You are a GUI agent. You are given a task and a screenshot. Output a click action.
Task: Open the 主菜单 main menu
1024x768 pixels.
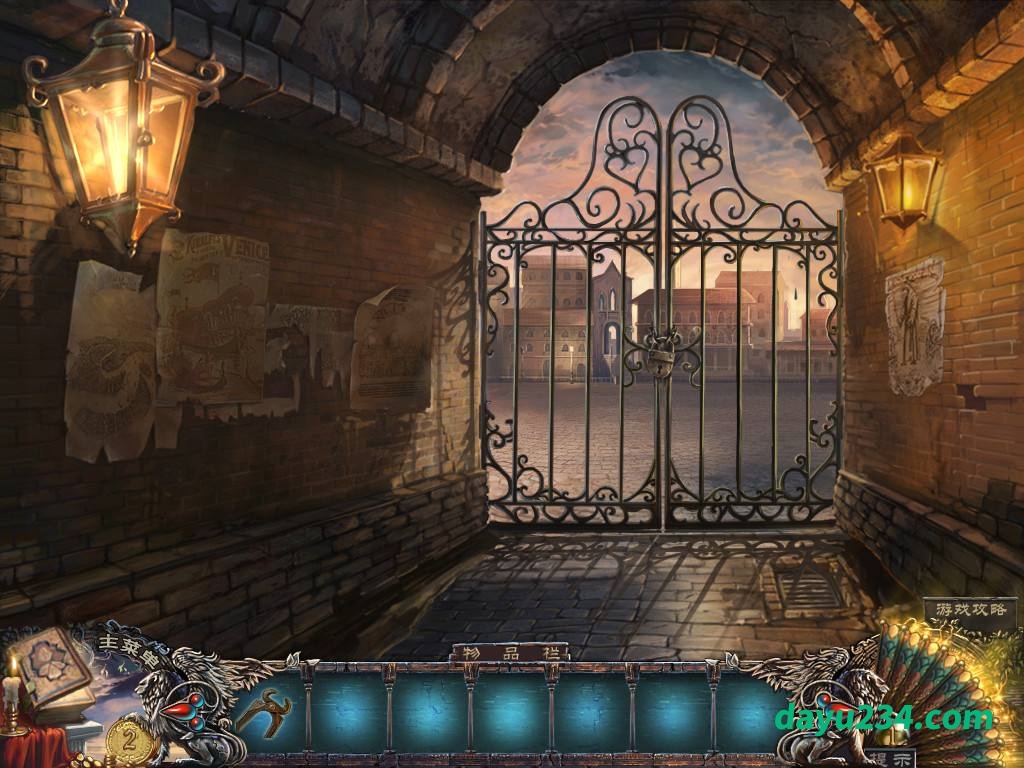(x=128, y=648)
